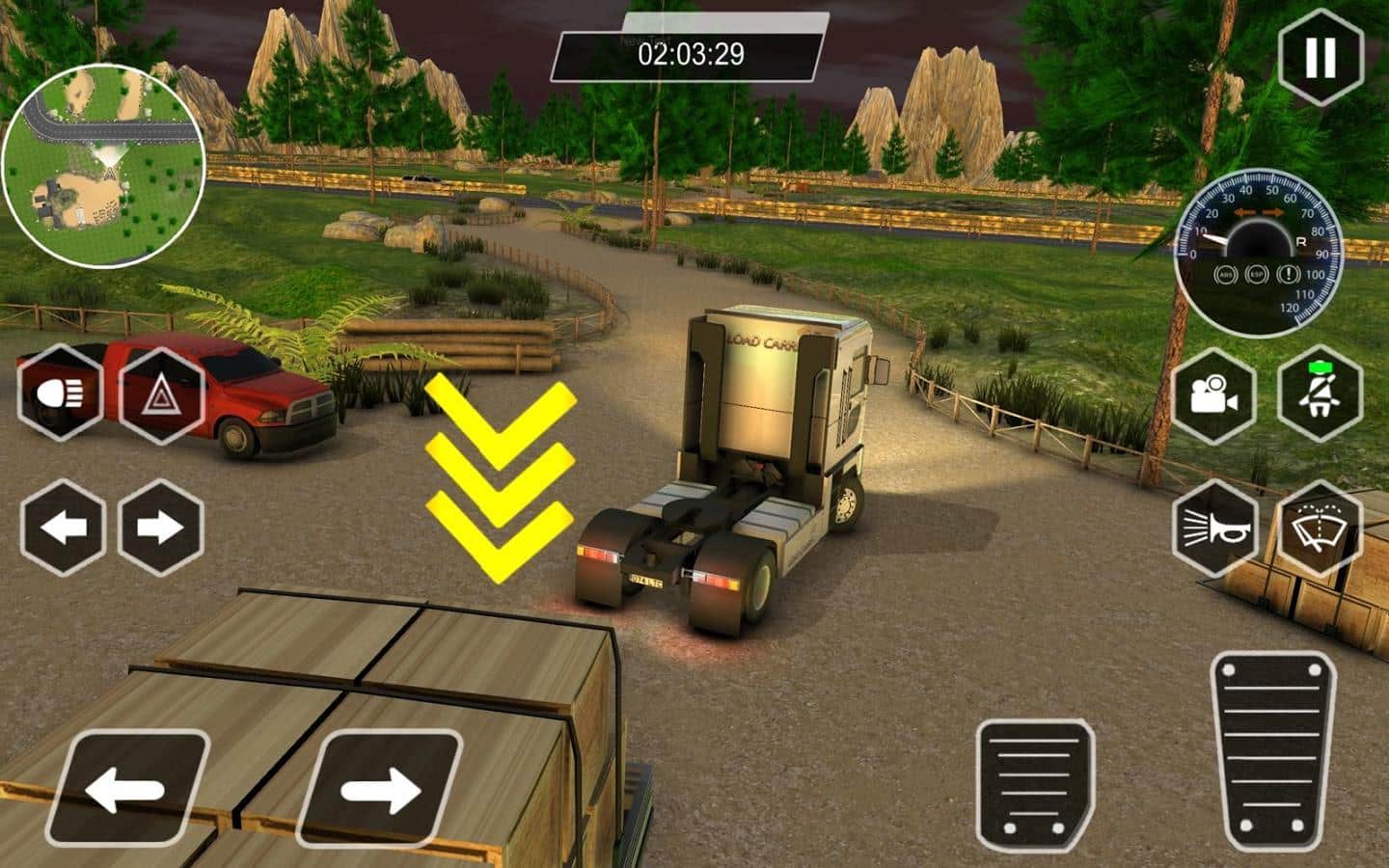Steer right with the large right arrow
The width and height of the screenshot is (1389, 868).
click(x=378, y=789)
